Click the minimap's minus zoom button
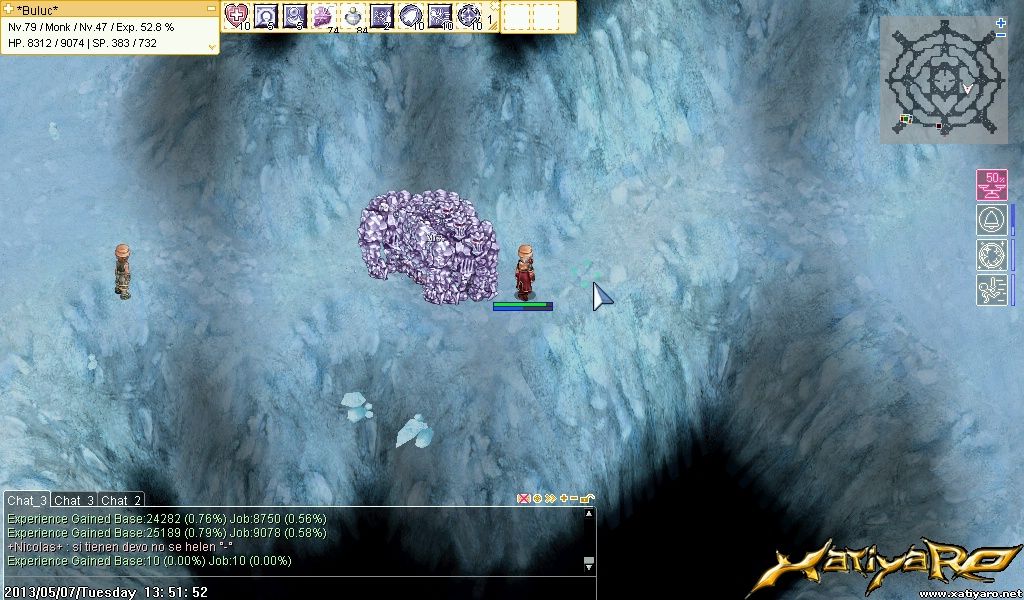This screenshot has width=1024, height=600. 1001,35
